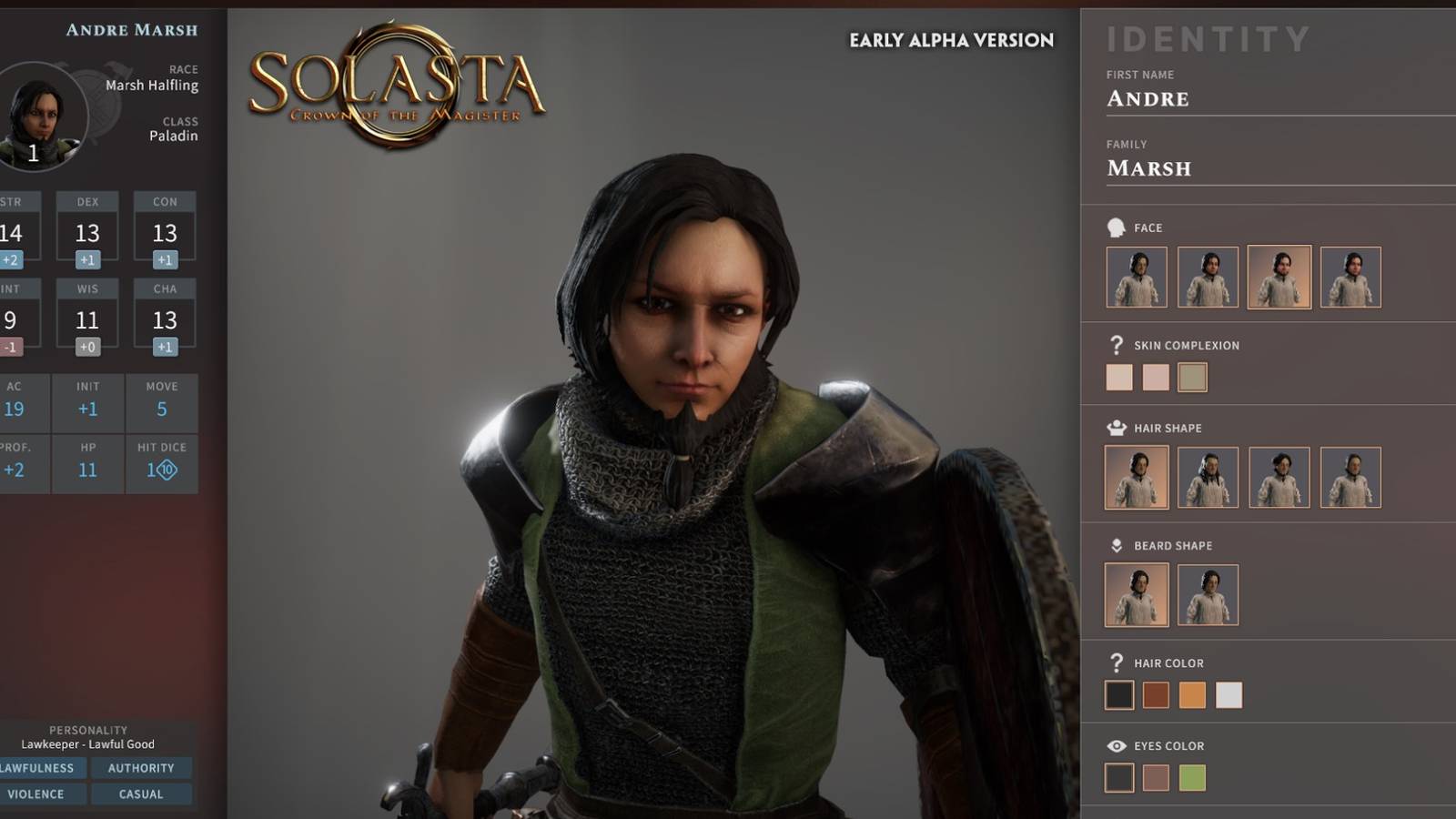Image resolution: width=1456 pixels, height=819 pixels.
Task: Choose the green eyes color swatch
Action: tap(1192, 777)
